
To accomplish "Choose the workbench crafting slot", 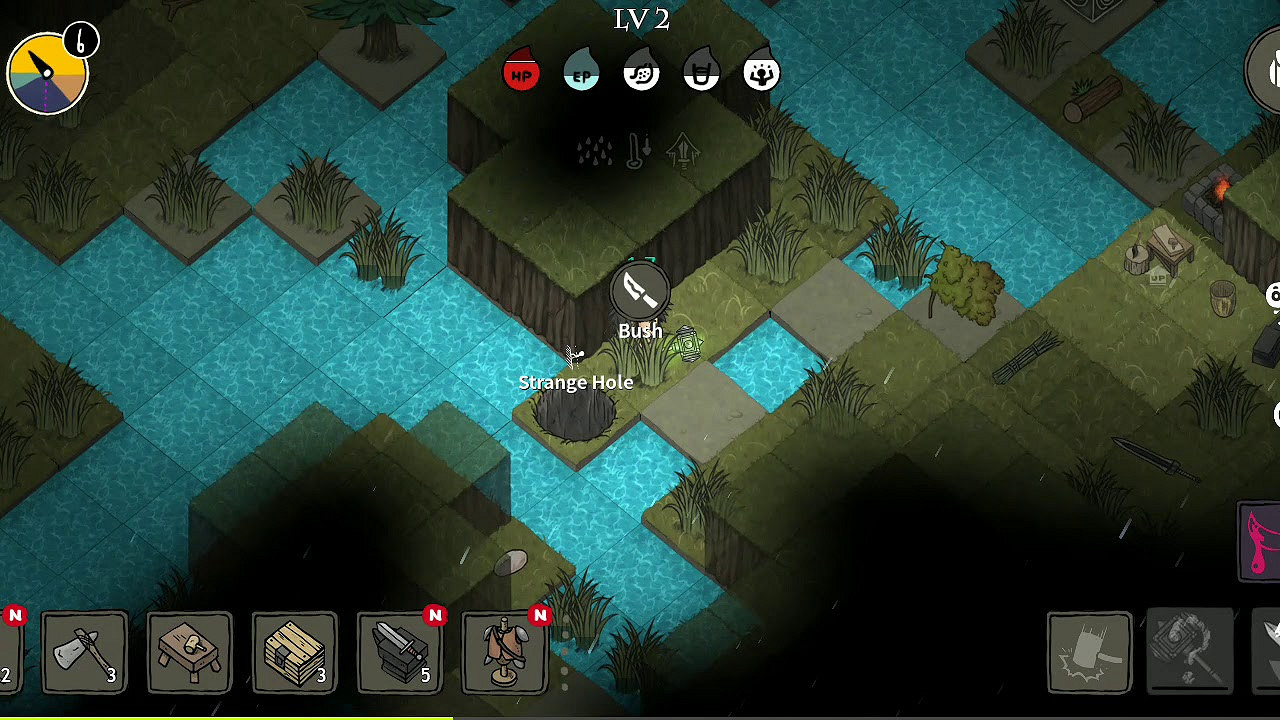I will (x=190, y=653).
